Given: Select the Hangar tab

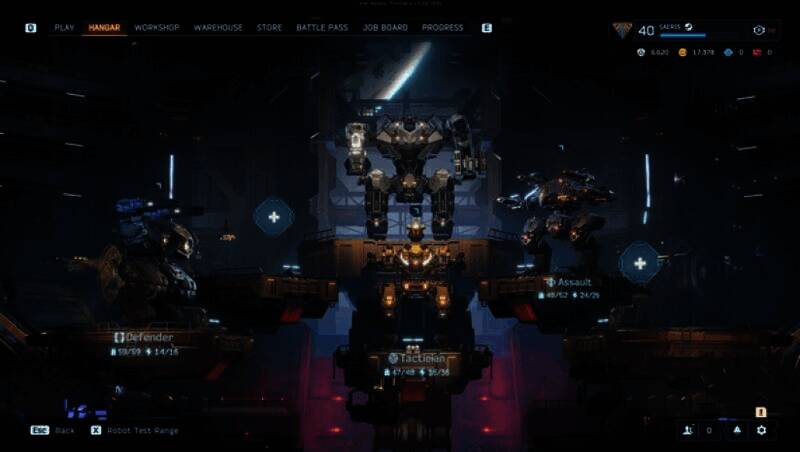Looking at the screenshot, I should 105,28.
